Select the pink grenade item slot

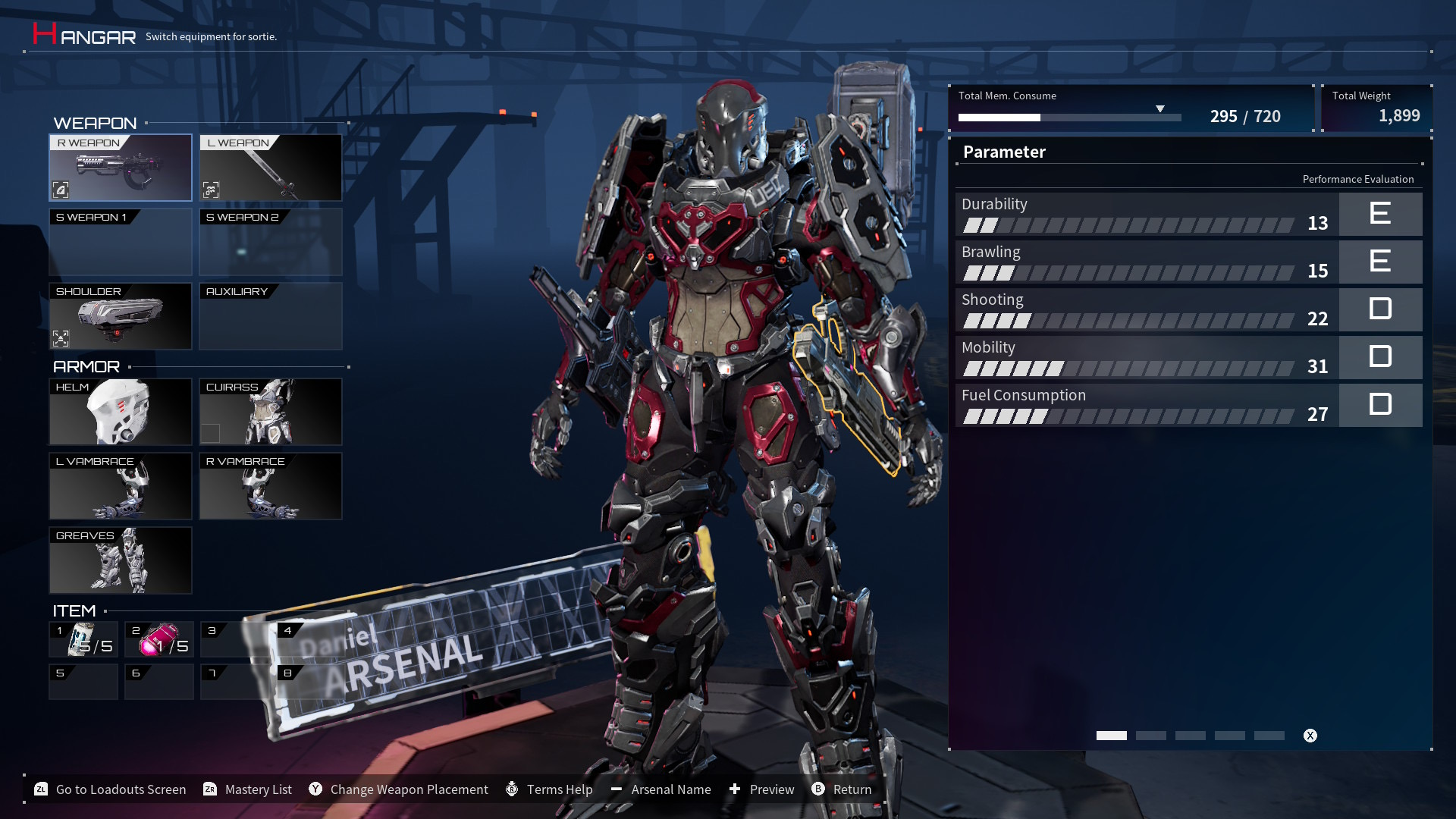159,639
